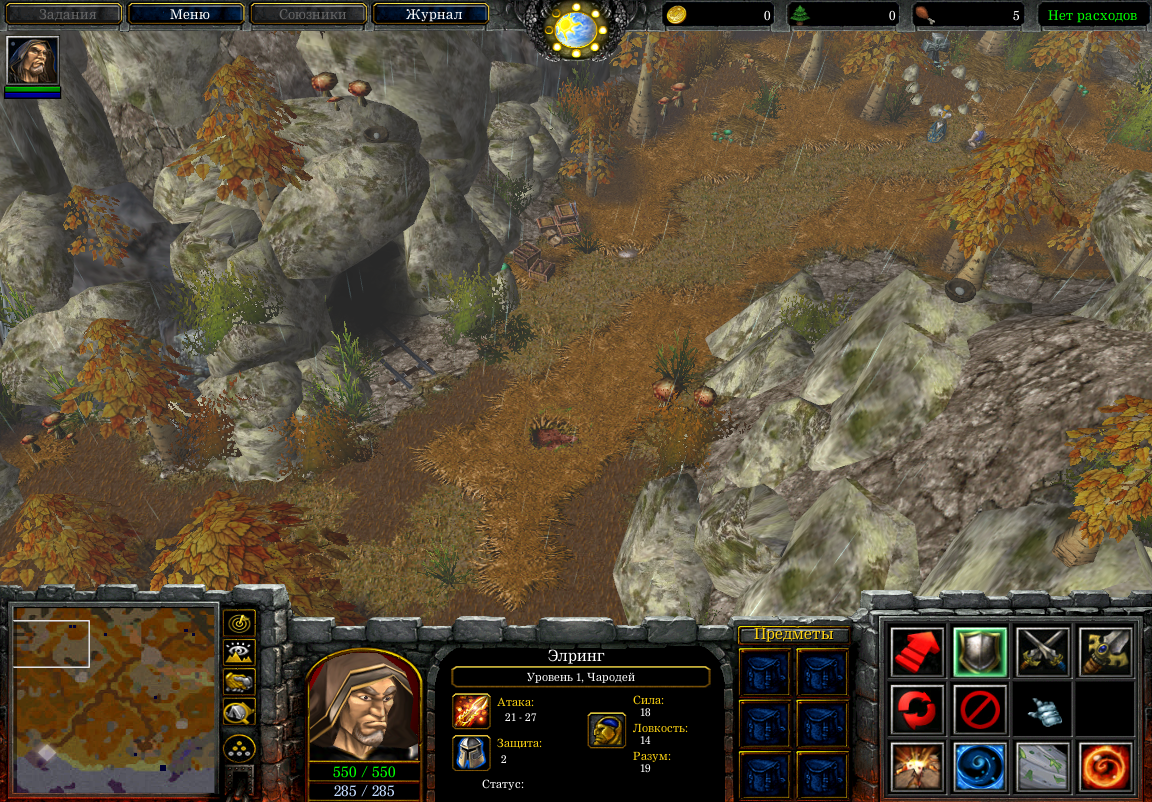Cast the ground explosion ability
Image resolution: width=1152 pixels, height=802 pixels.
[917, 766]
